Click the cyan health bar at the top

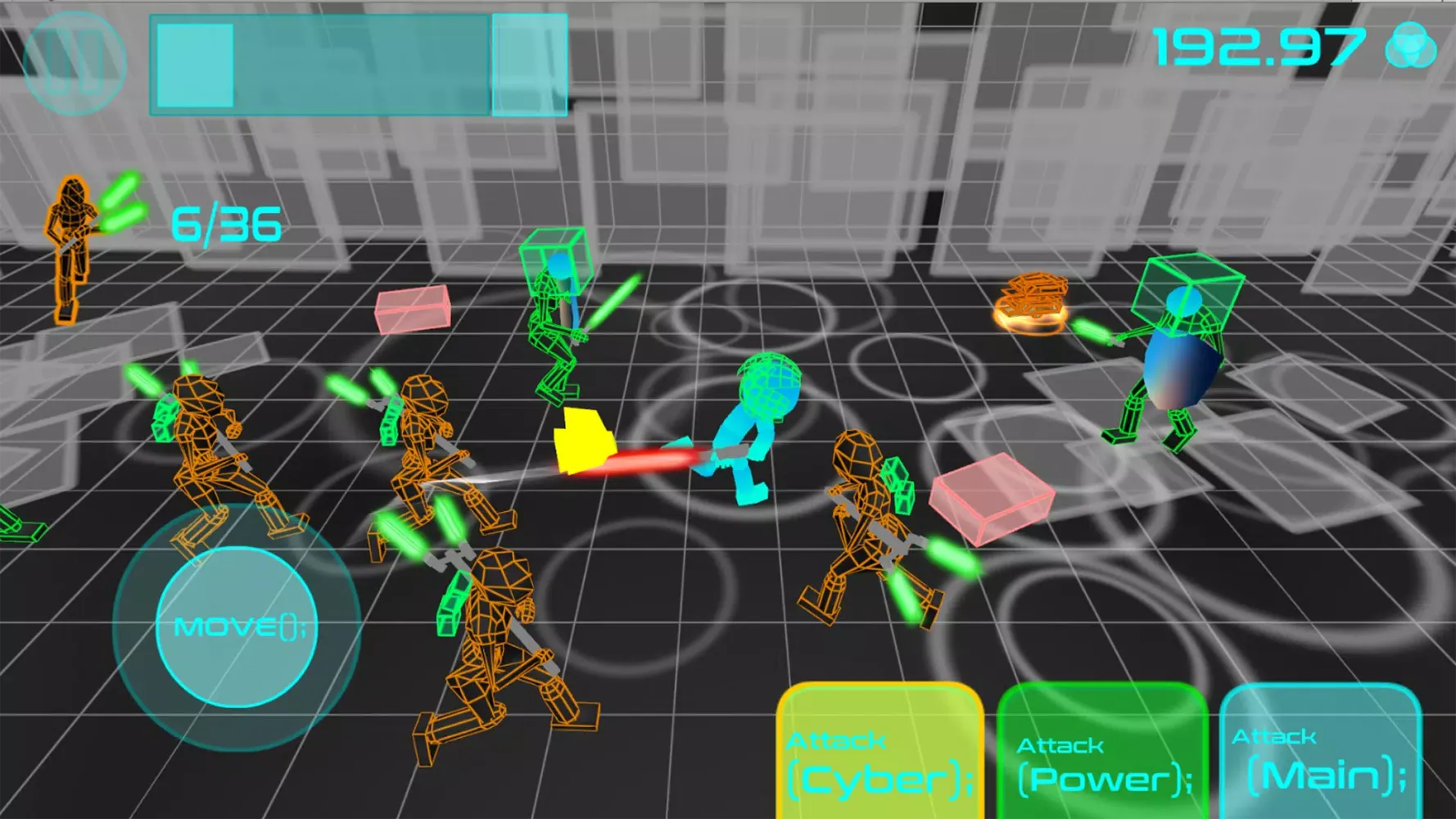(352, 66)
